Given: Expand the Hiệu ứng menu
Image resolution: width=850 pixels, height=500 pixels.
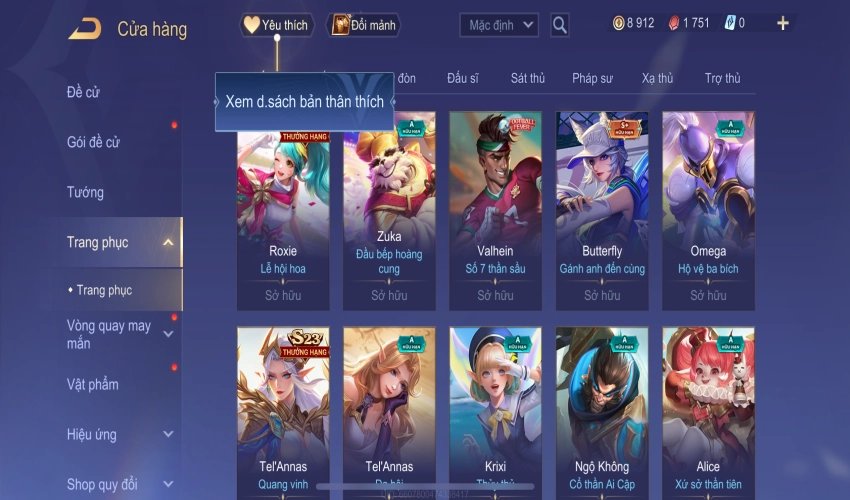Looking at the screenshot, I should [168, 435].
